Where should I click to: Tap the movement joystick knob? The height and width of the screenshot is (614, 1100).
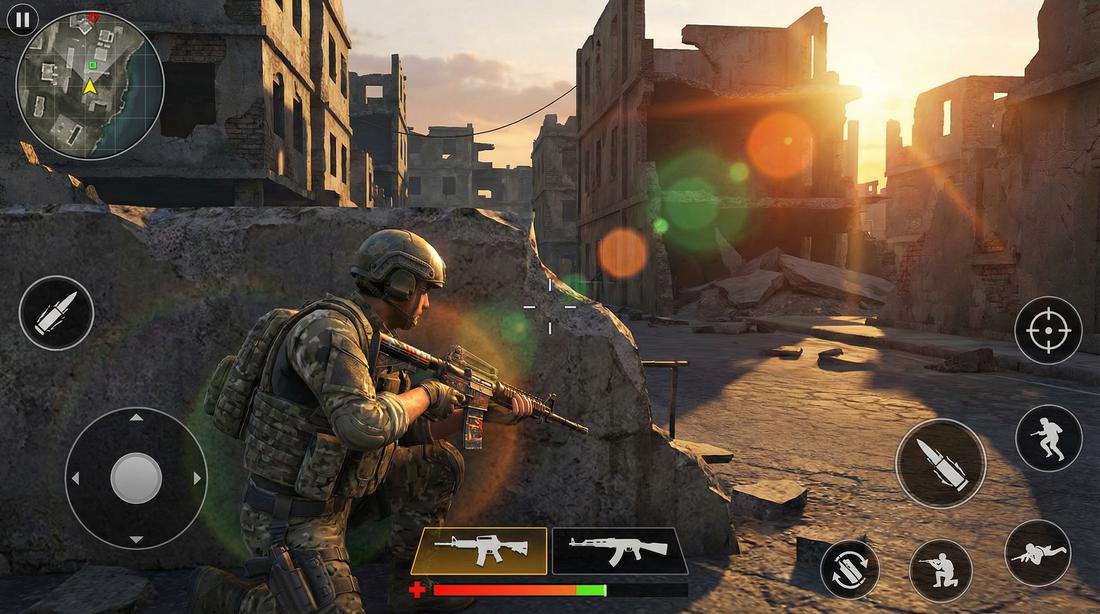coord(136,478)
